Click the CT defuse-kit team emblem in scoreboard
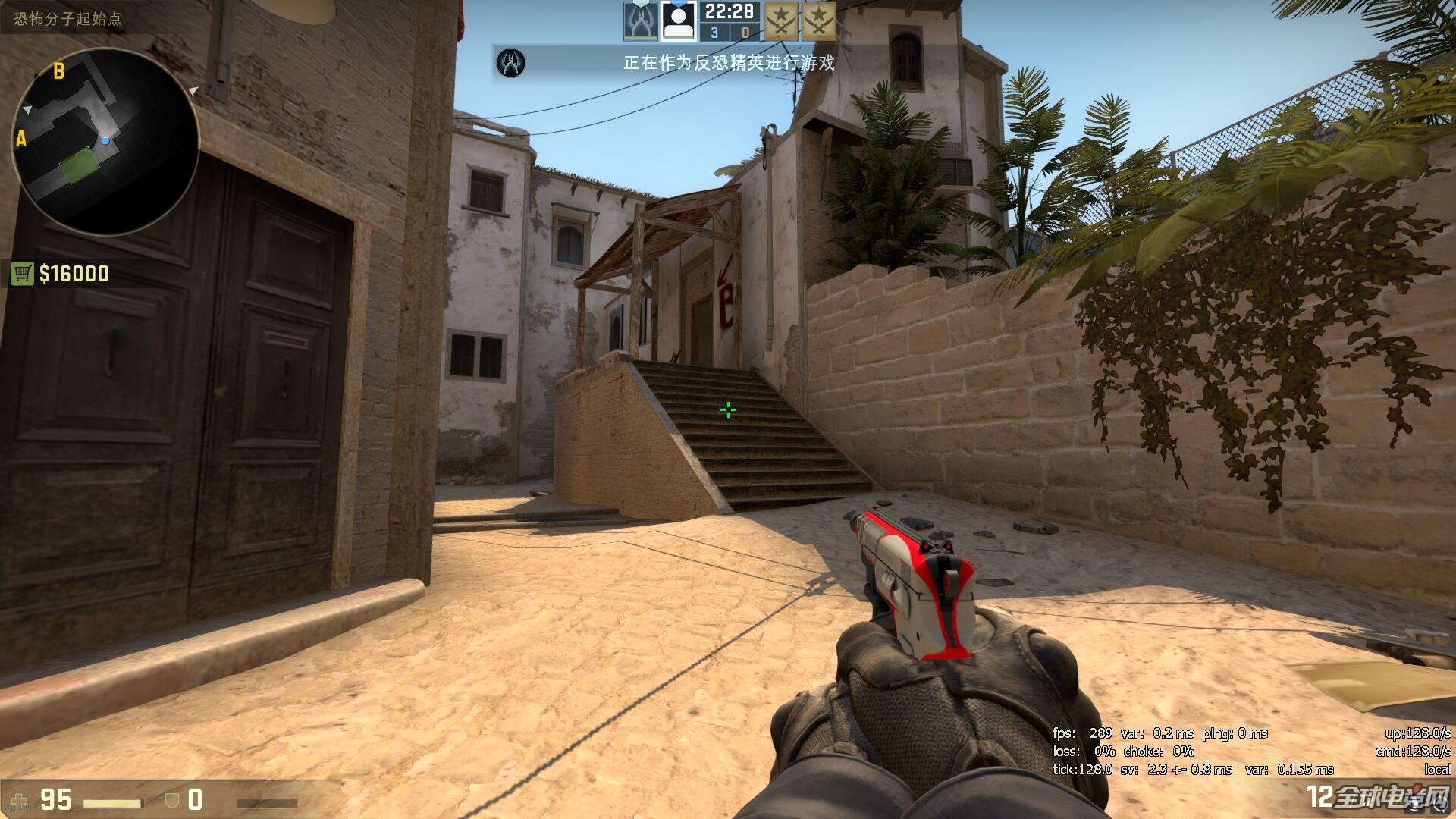 pyautogui.click(x=639, y=20)
